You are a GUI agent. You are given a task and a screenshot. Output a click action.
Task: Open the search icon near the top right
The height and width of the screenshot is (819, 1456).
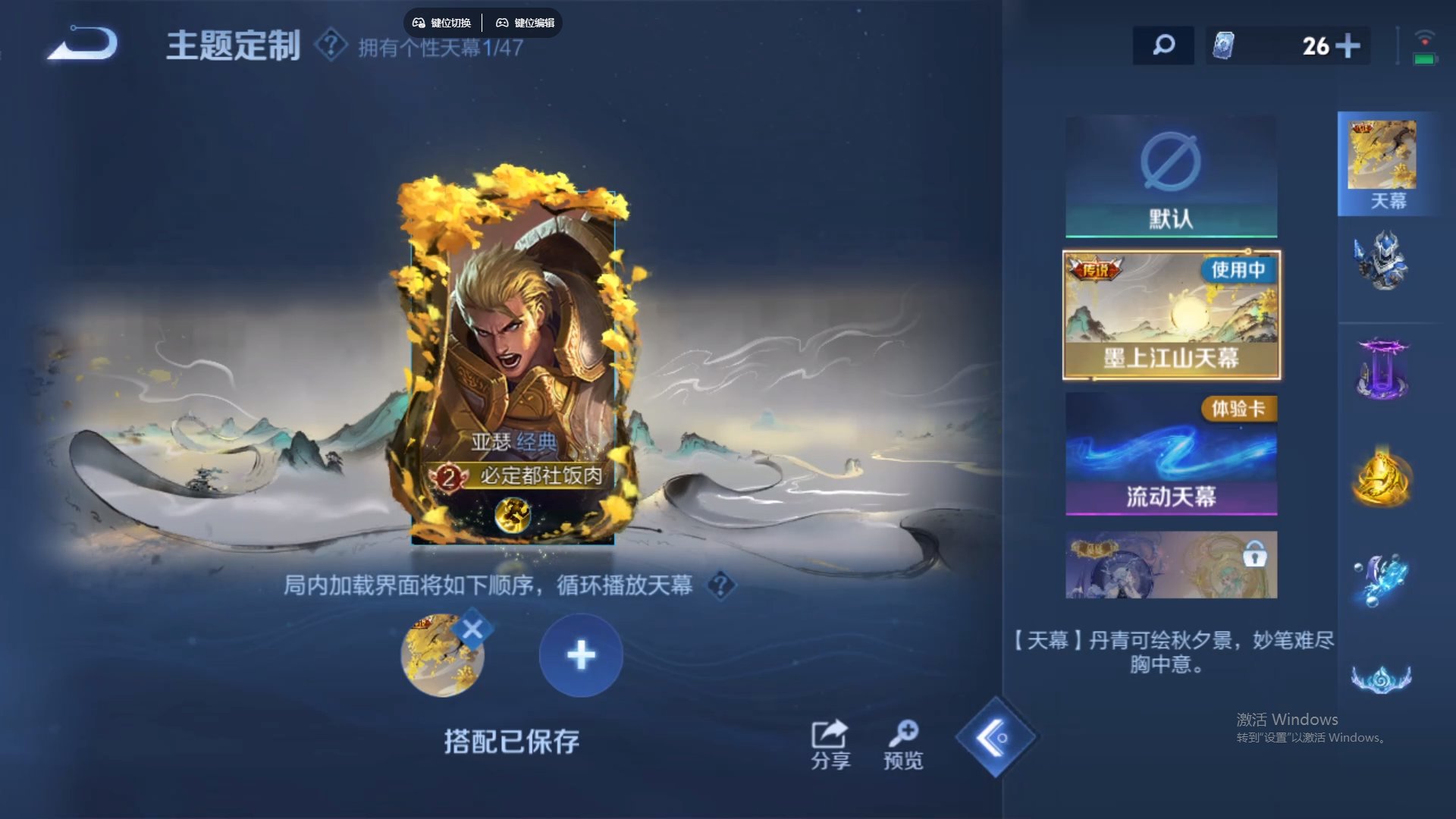1162,45
